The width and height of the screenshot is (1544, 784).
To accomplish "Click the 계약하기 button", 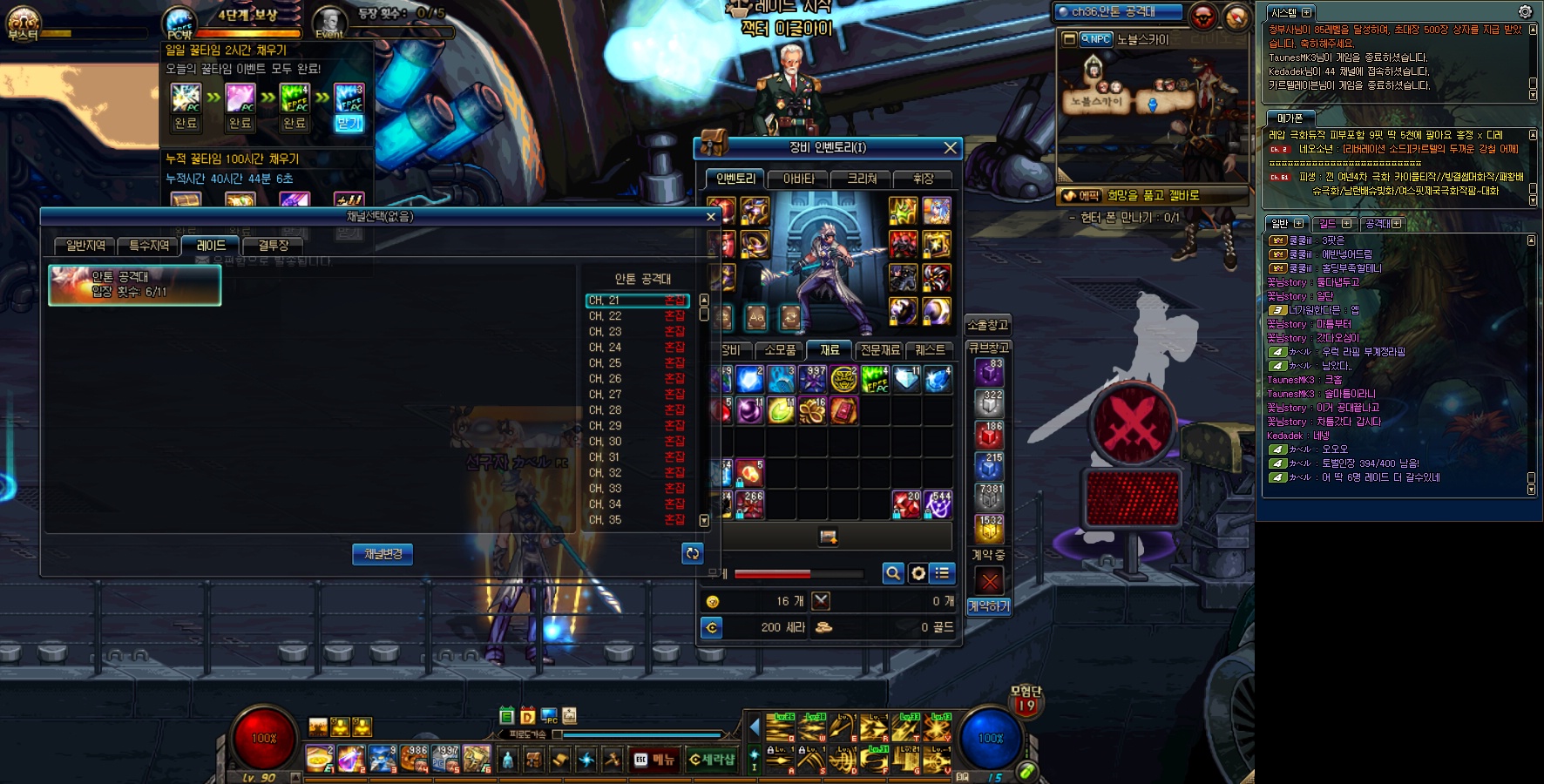I will (x=989, y=606).
